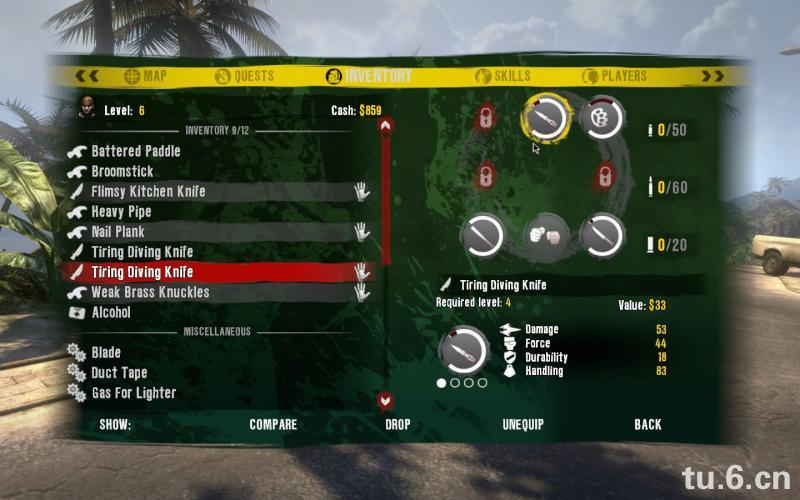The image size is (800, 500).
Task: Open the Players tab
Action: 614,76
